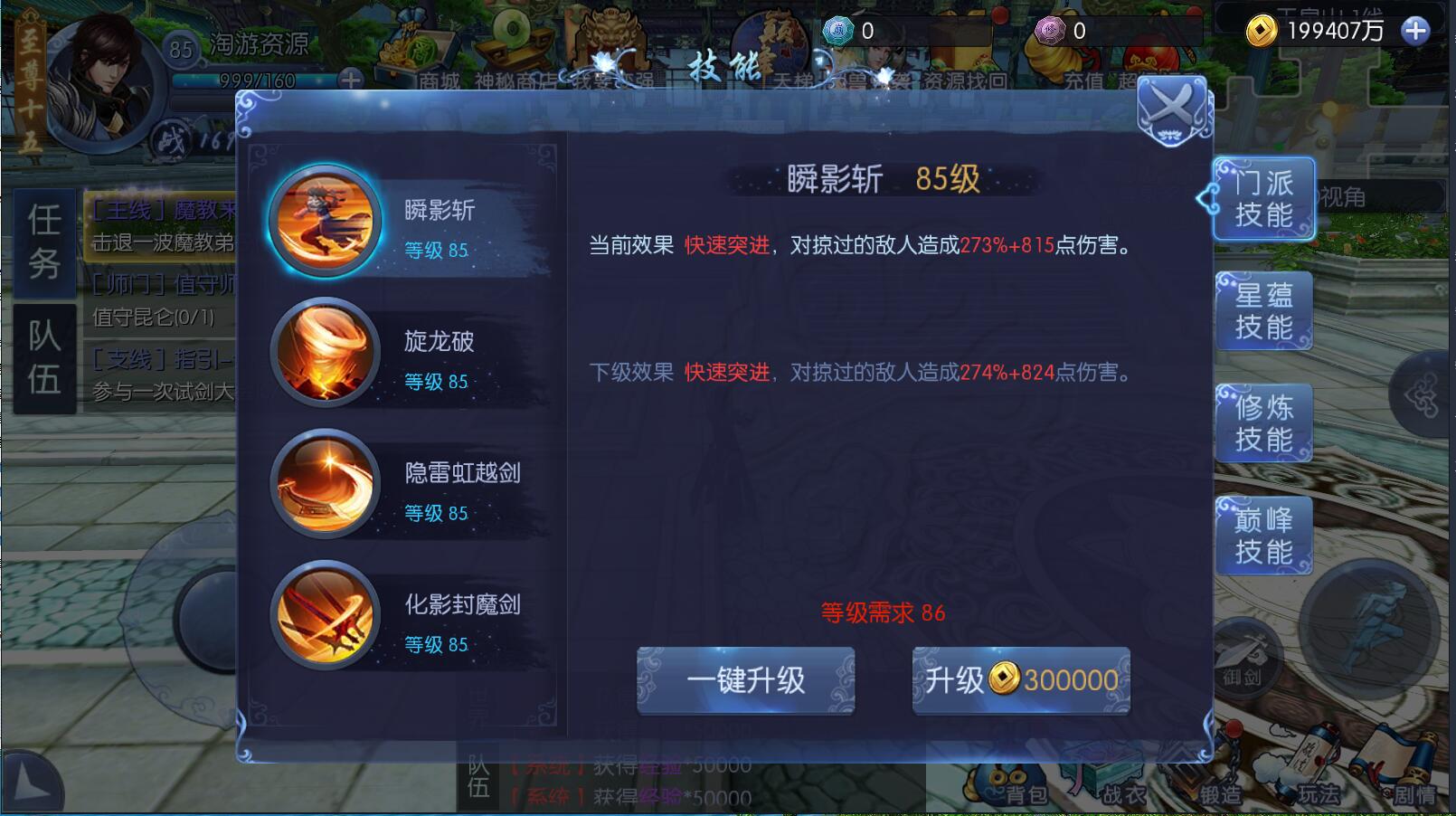
Task: Click the 升级 300000 upgrade button
Action: 1019,681
